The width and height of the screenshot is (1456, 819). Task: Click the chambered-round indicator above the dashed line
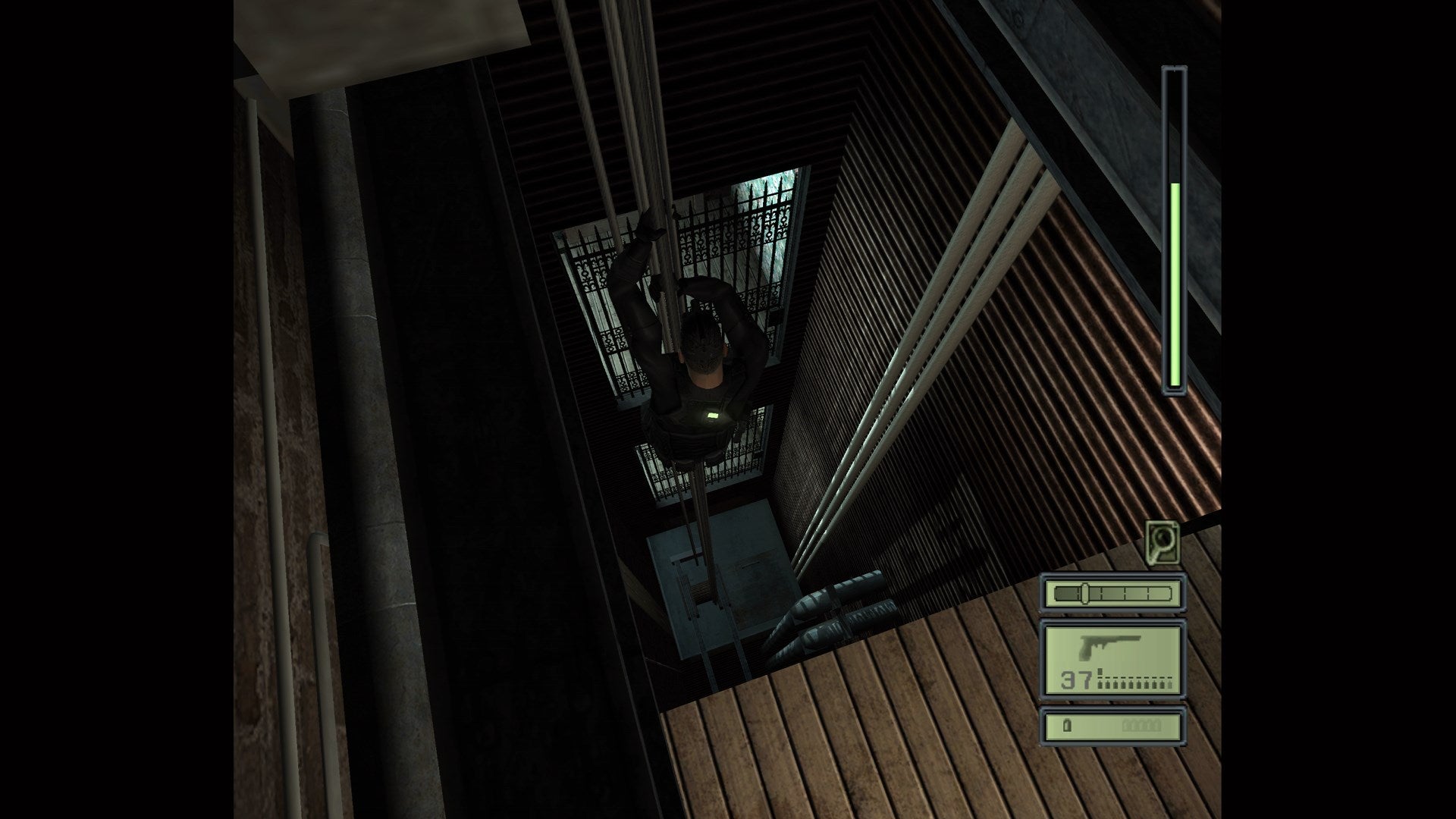[1100, 671]
